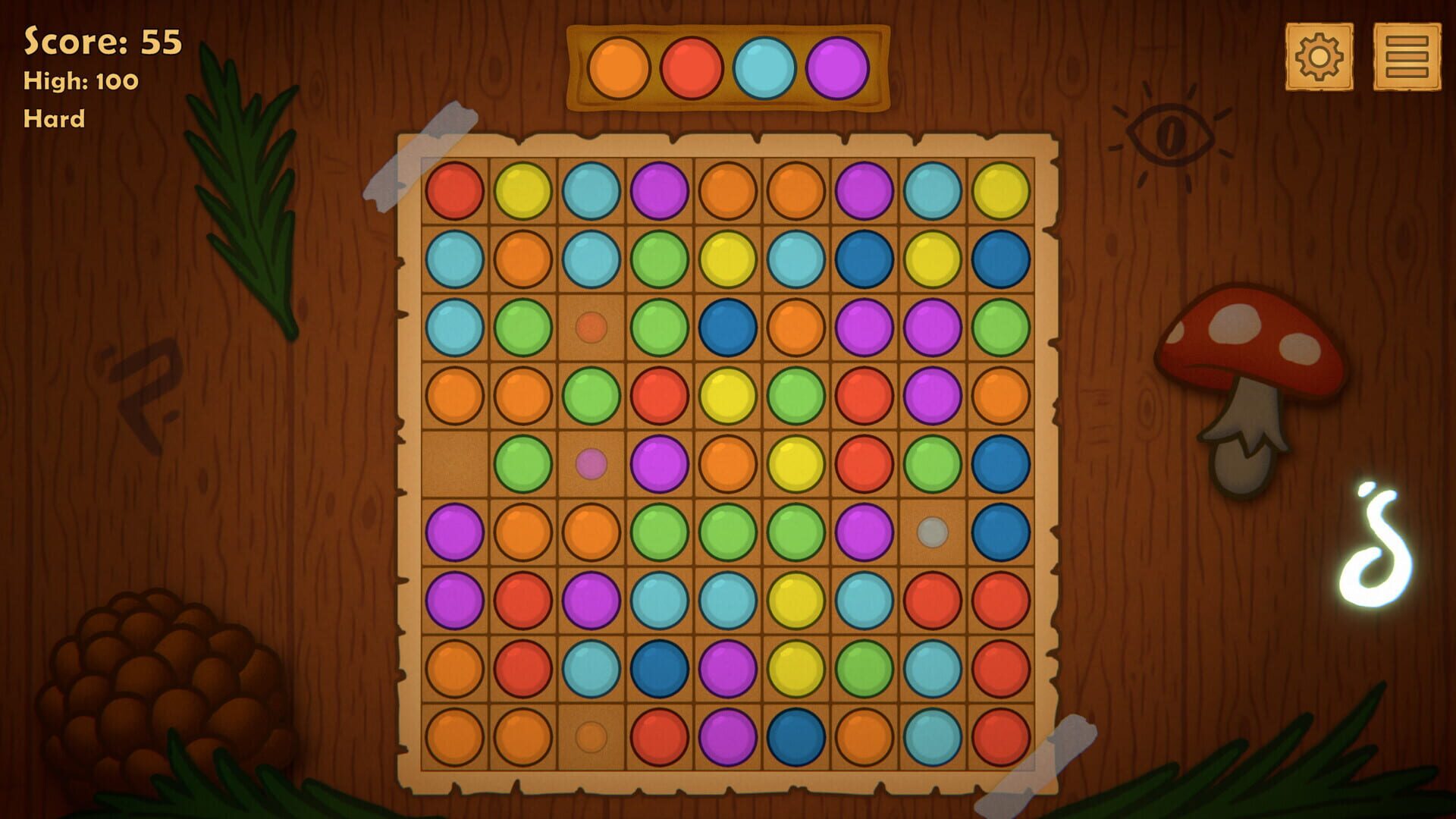Click the High: 100 label
Image resolution: width=1456 pixels, height=819 pixels.
[80, 80]
